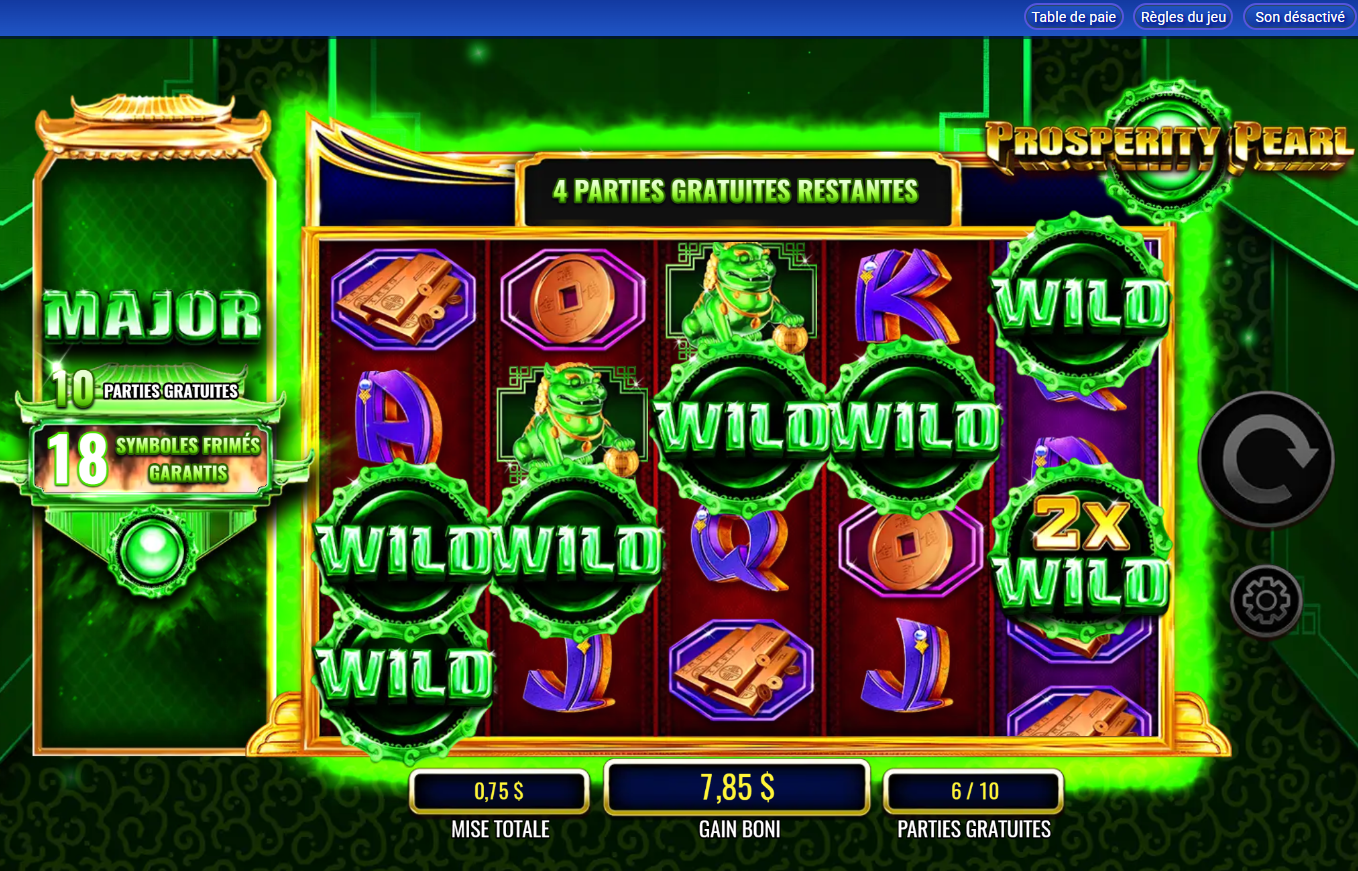Image resolution: width=1358 pixels, height=871 pixels.
Task: Click the 'Parties gratuites 6/10' counter
Action: point(972,791)
